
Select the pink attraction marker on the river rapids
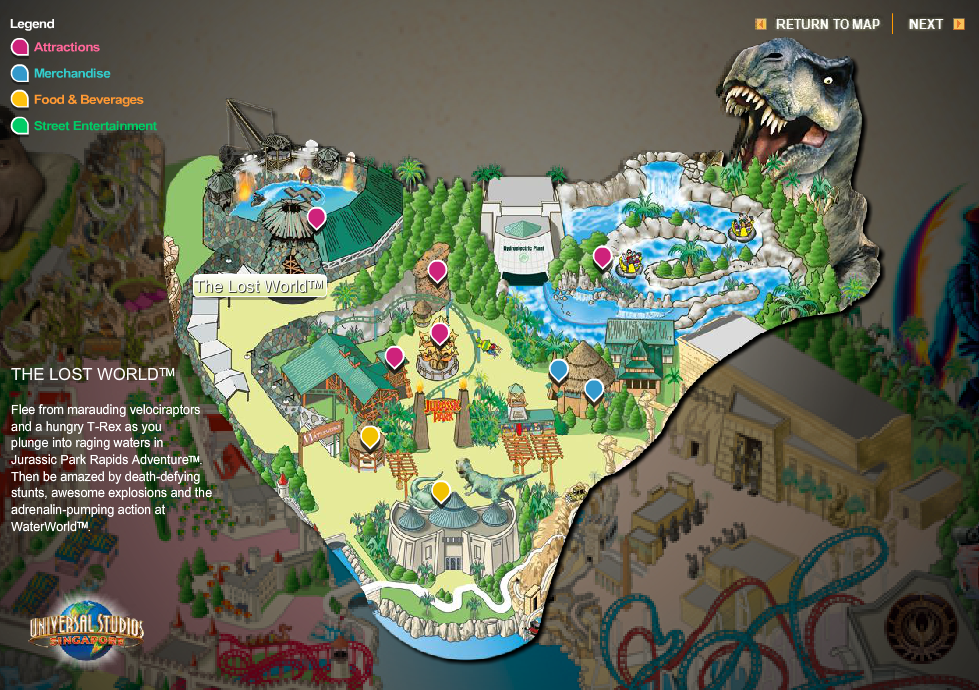coord(602,257)
